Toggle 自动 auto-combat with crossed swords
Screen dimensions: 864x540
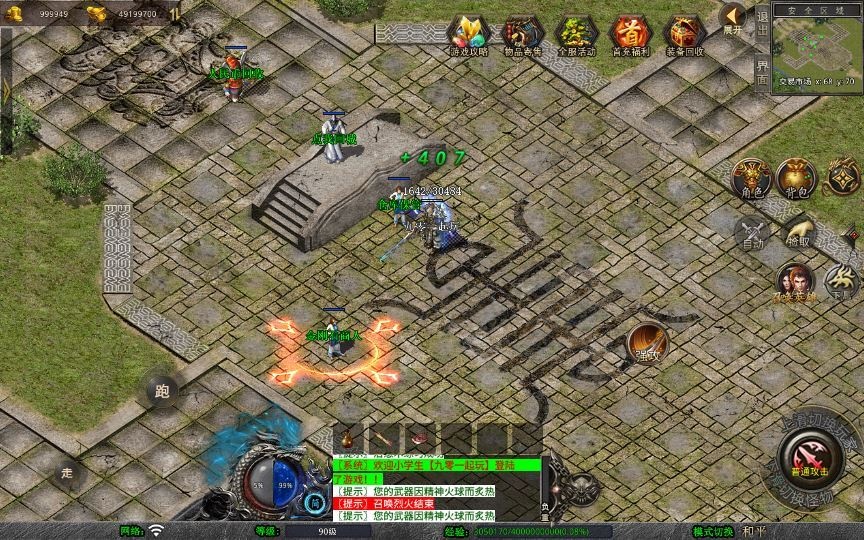coord(751,234)
